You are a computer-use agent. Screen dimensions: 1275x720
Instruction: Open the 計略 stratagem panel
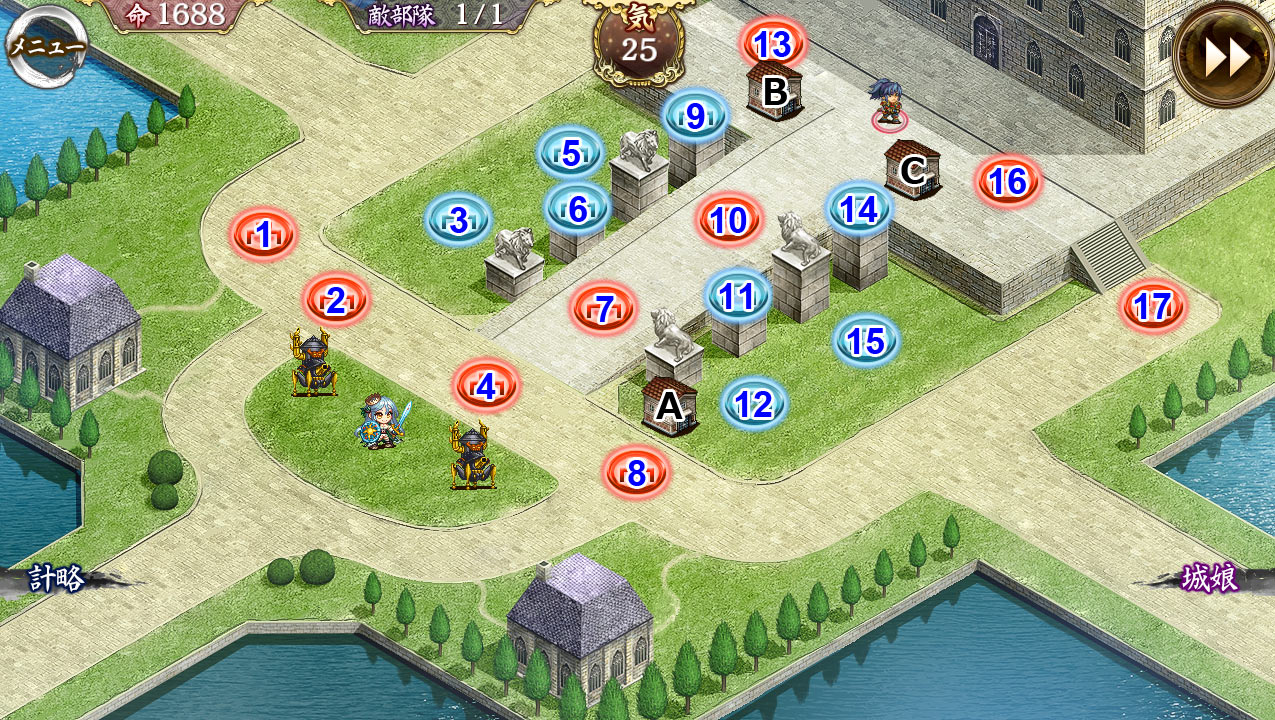[x=56, y=578]
